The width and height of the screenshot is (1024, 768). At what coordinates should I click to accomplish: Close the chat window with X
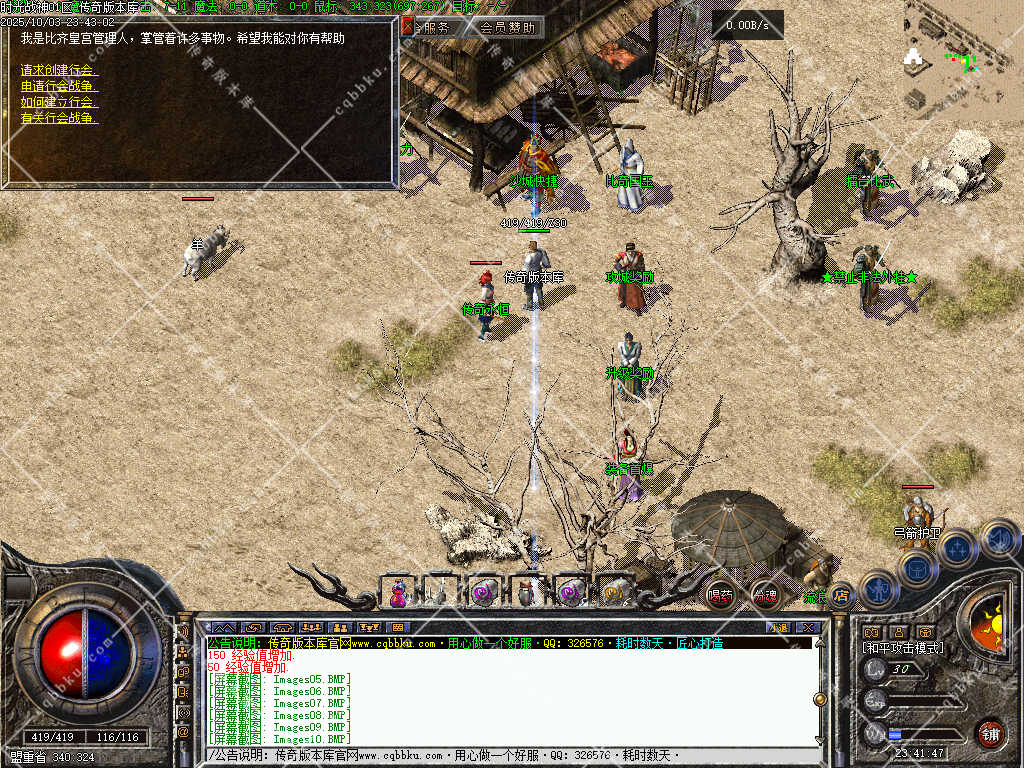[x=807, y=627]
